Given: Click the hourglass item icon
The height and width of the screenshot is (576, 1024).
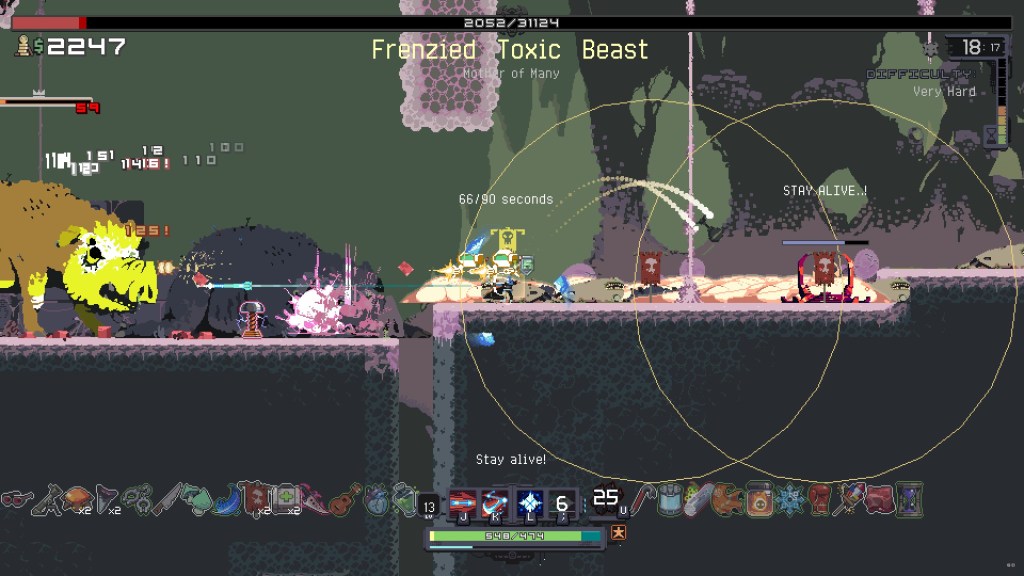Looking at the screenshot, I should (x=910, y=498).
